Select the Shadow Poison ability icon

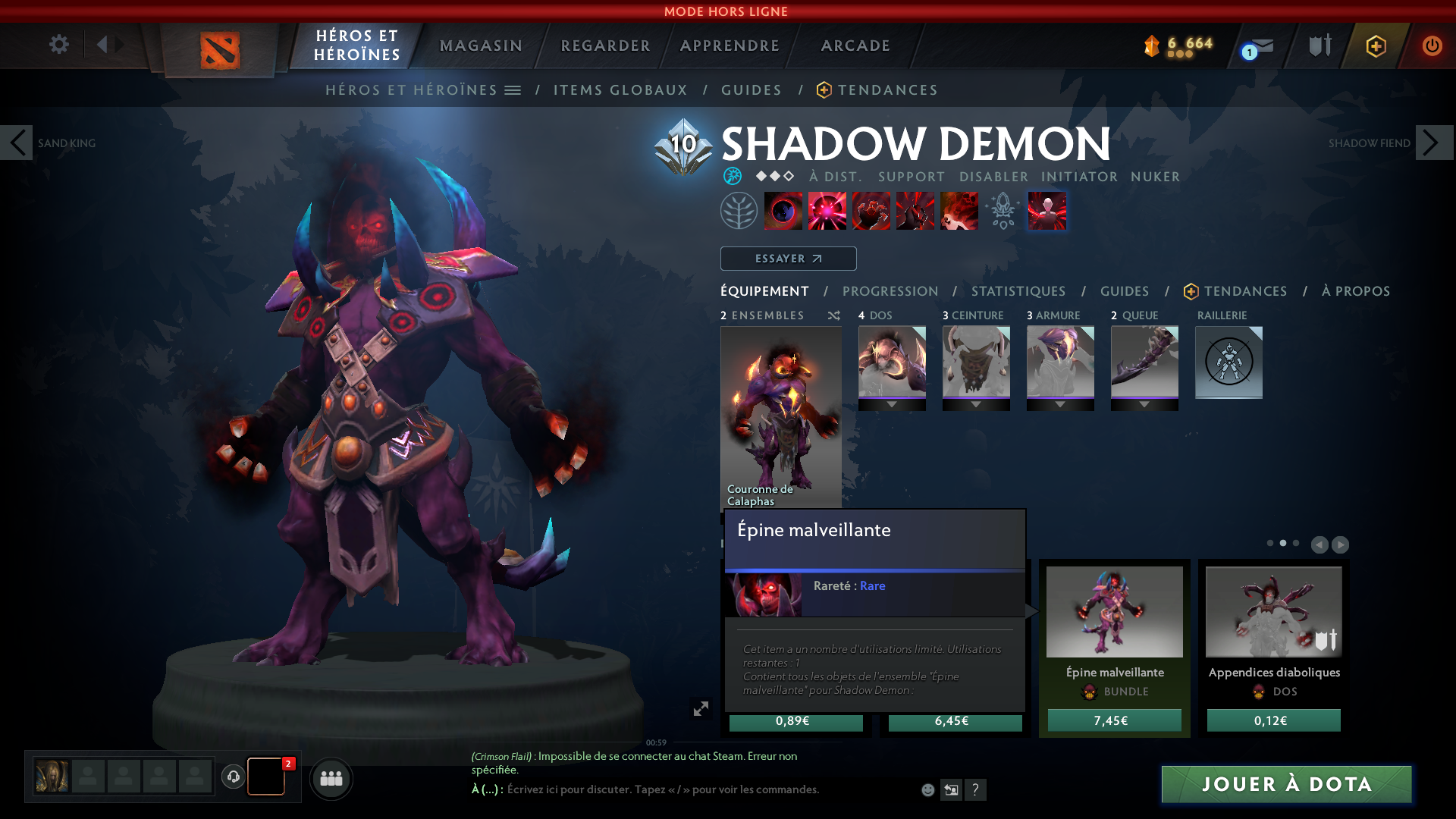click(827, 211)
